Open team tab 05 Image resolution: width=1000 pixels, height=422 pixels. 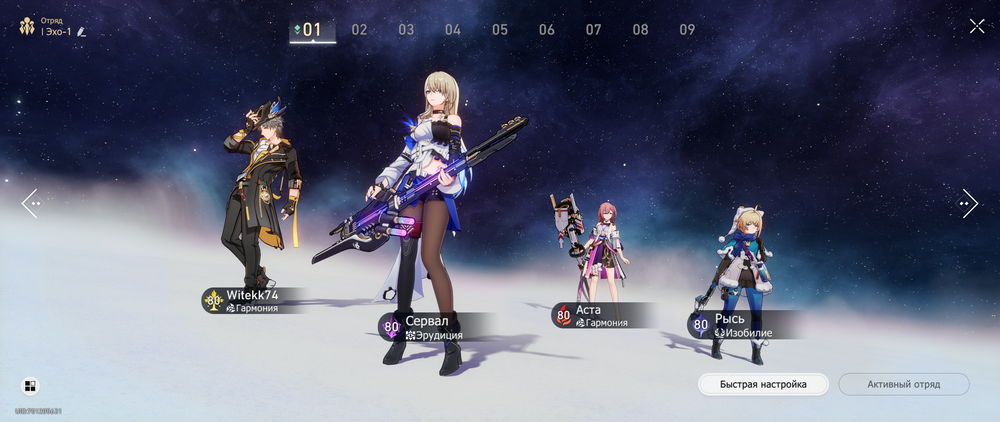coord(500,30)
